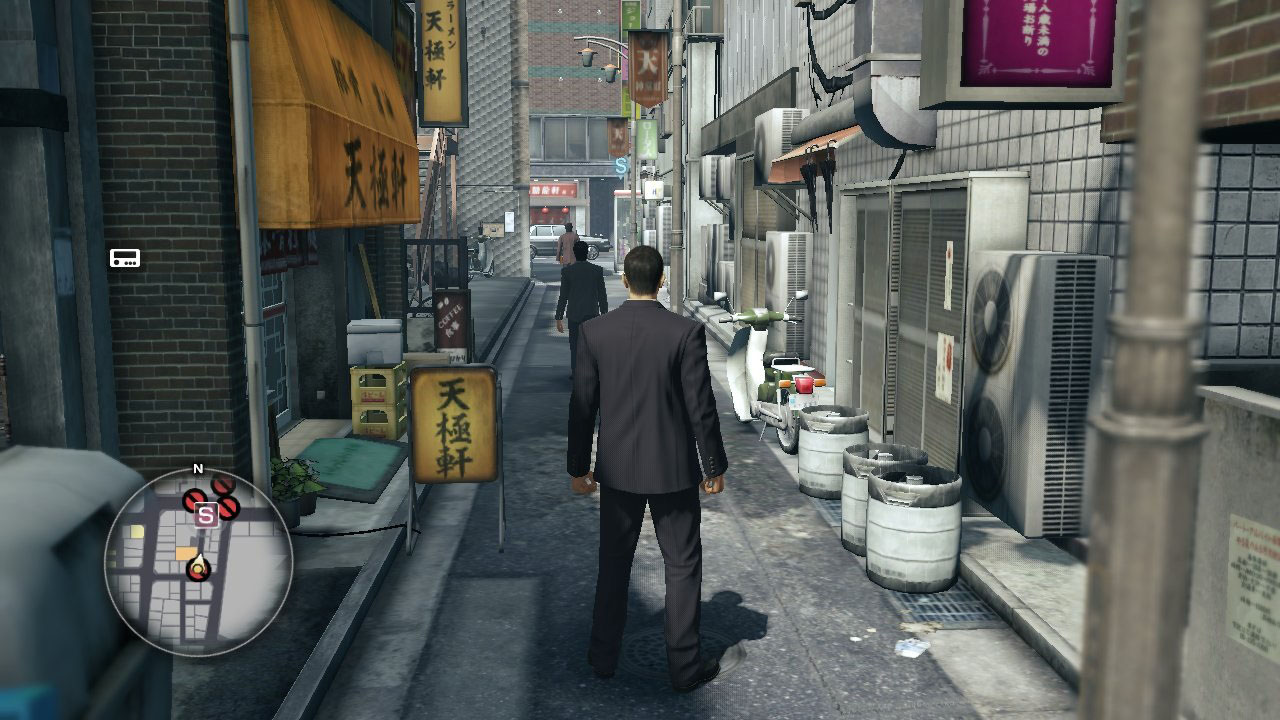Select the pale yellow building on minimap
The width and height of the screenshot is (1280, 720).
pos(136,532)
